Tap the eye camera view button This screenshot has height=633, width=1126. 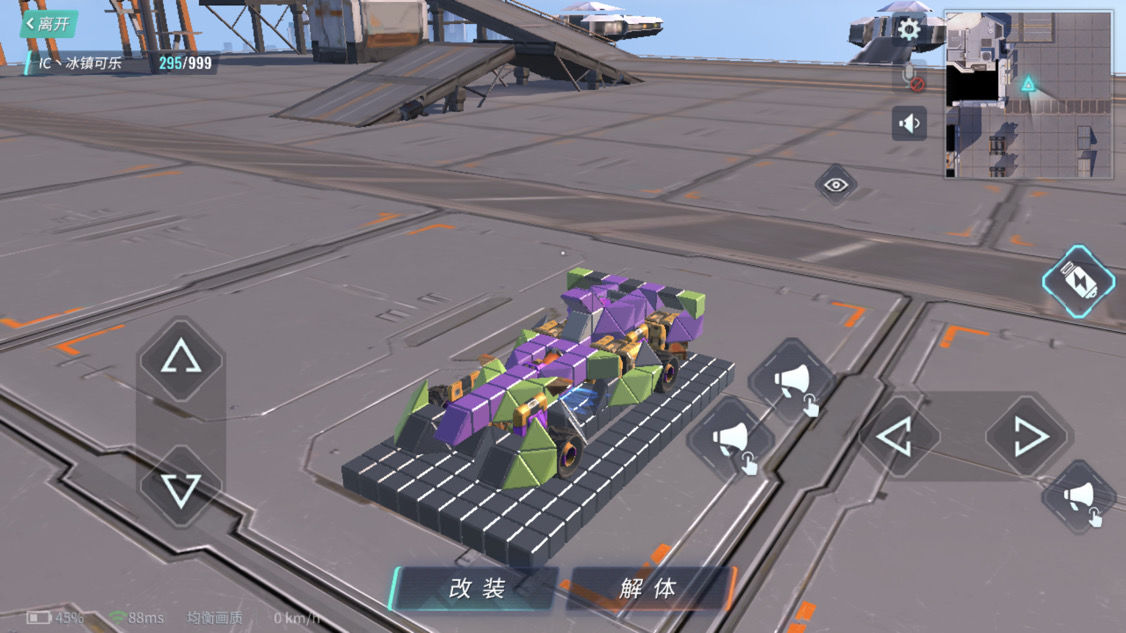[835, 185]
